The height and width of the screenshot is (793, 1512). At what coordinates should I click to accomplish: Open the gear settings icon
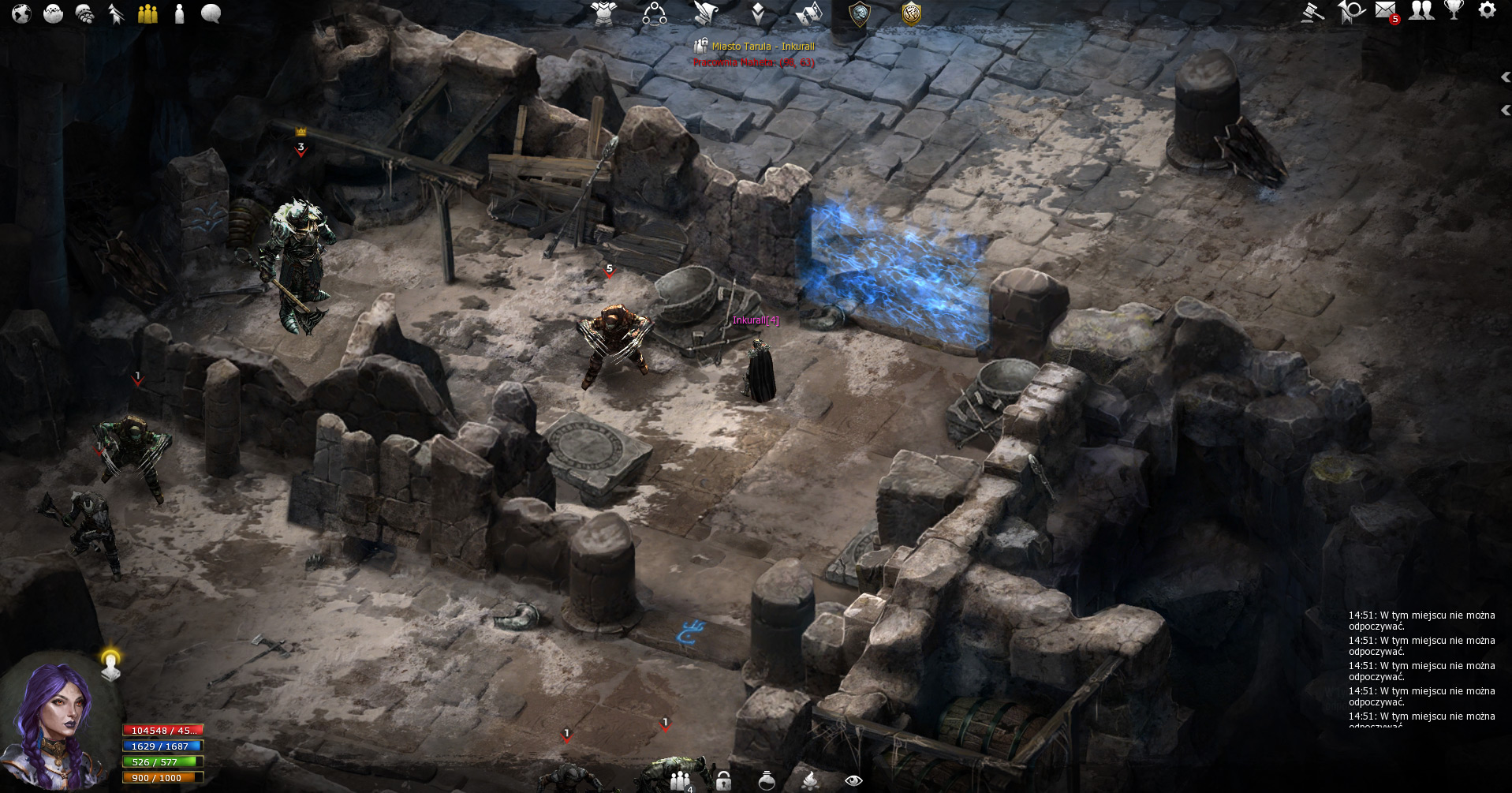[1487, 10]
